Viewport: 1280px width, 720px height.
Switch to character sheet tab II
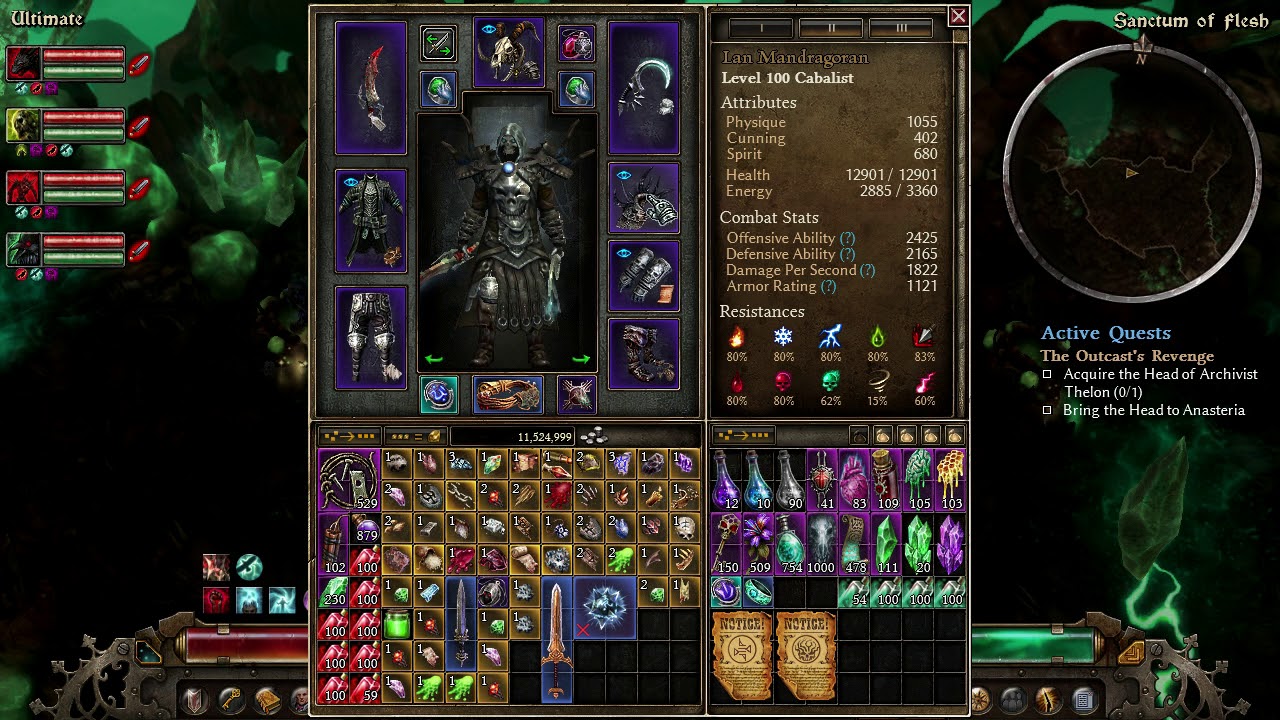(831, 28)
